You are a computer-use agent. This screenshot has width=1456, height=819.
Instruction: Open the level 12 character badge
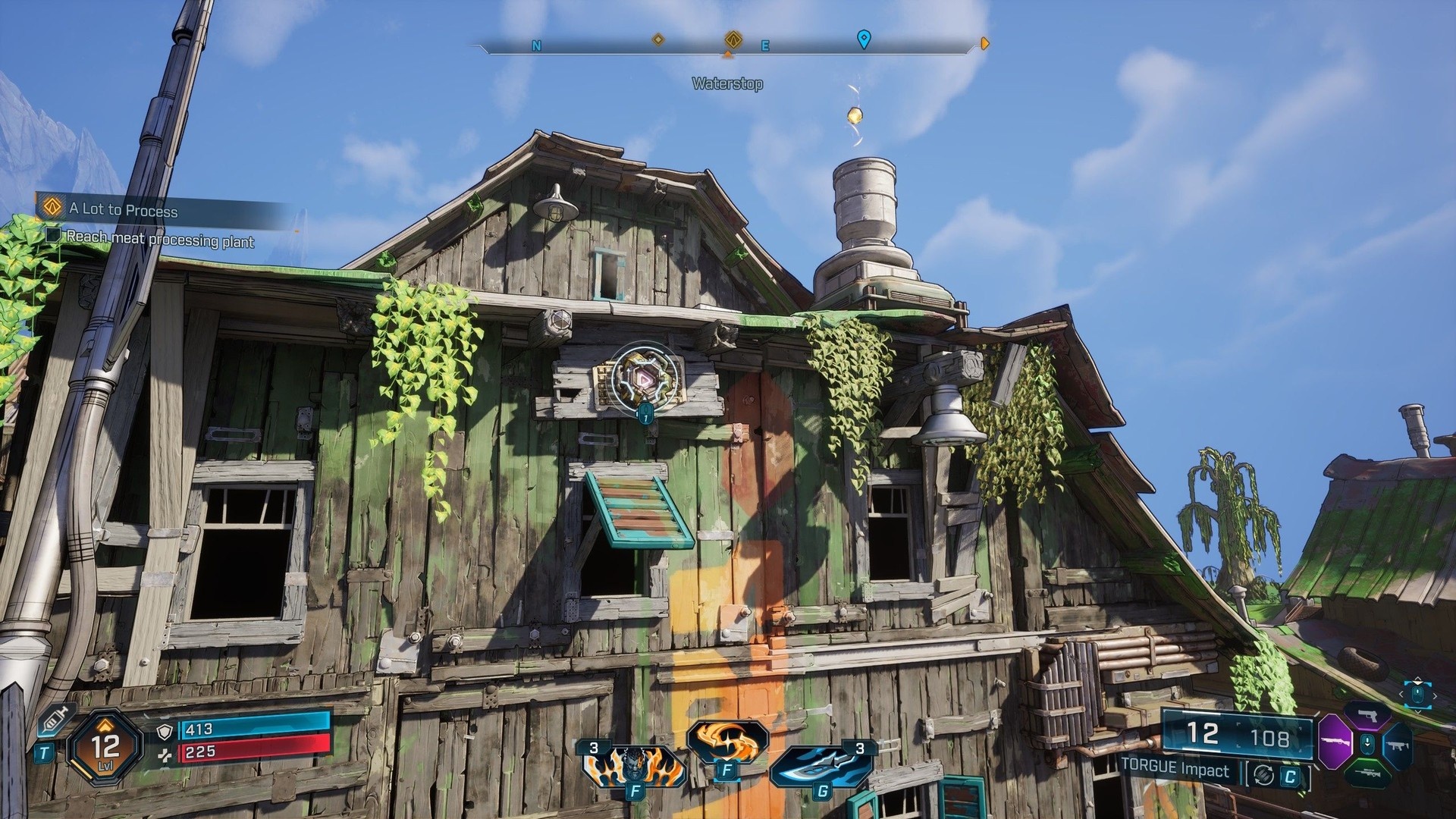coord(105,747)
